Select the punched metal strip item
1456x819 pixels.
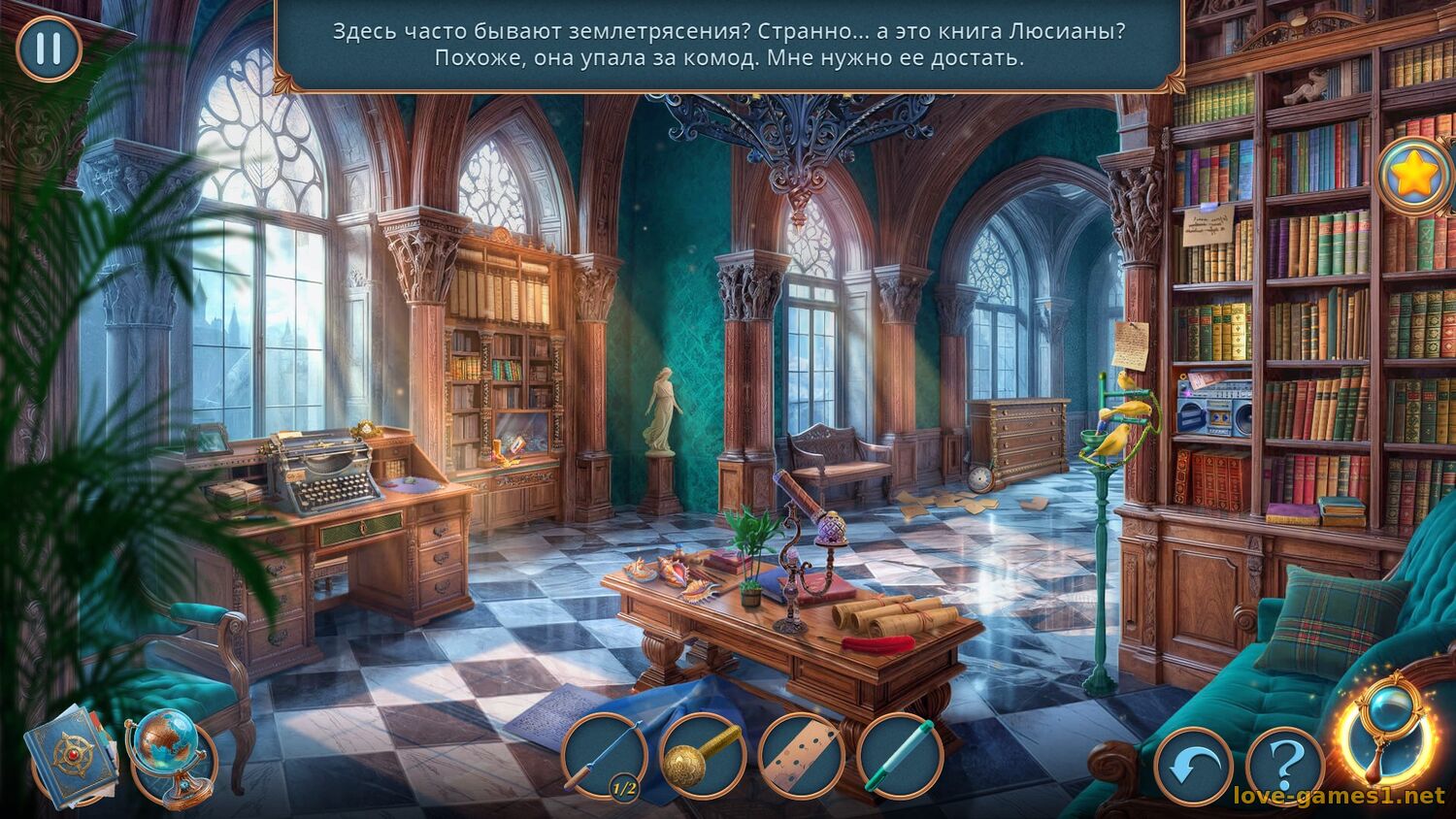pos(801,756)
